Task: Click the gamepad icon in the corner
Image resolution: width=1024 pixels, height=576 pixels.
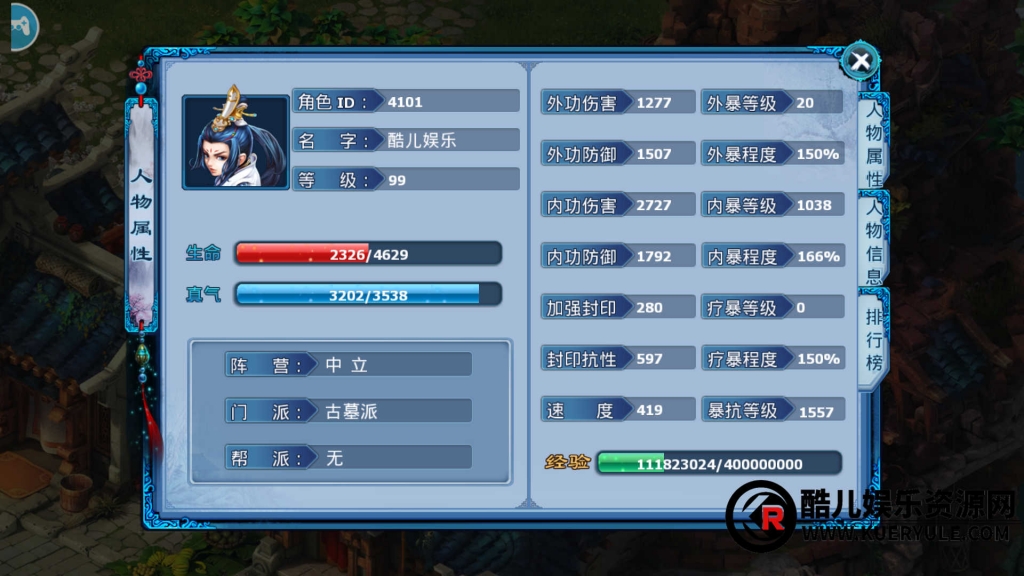Action: click(17, 26)
